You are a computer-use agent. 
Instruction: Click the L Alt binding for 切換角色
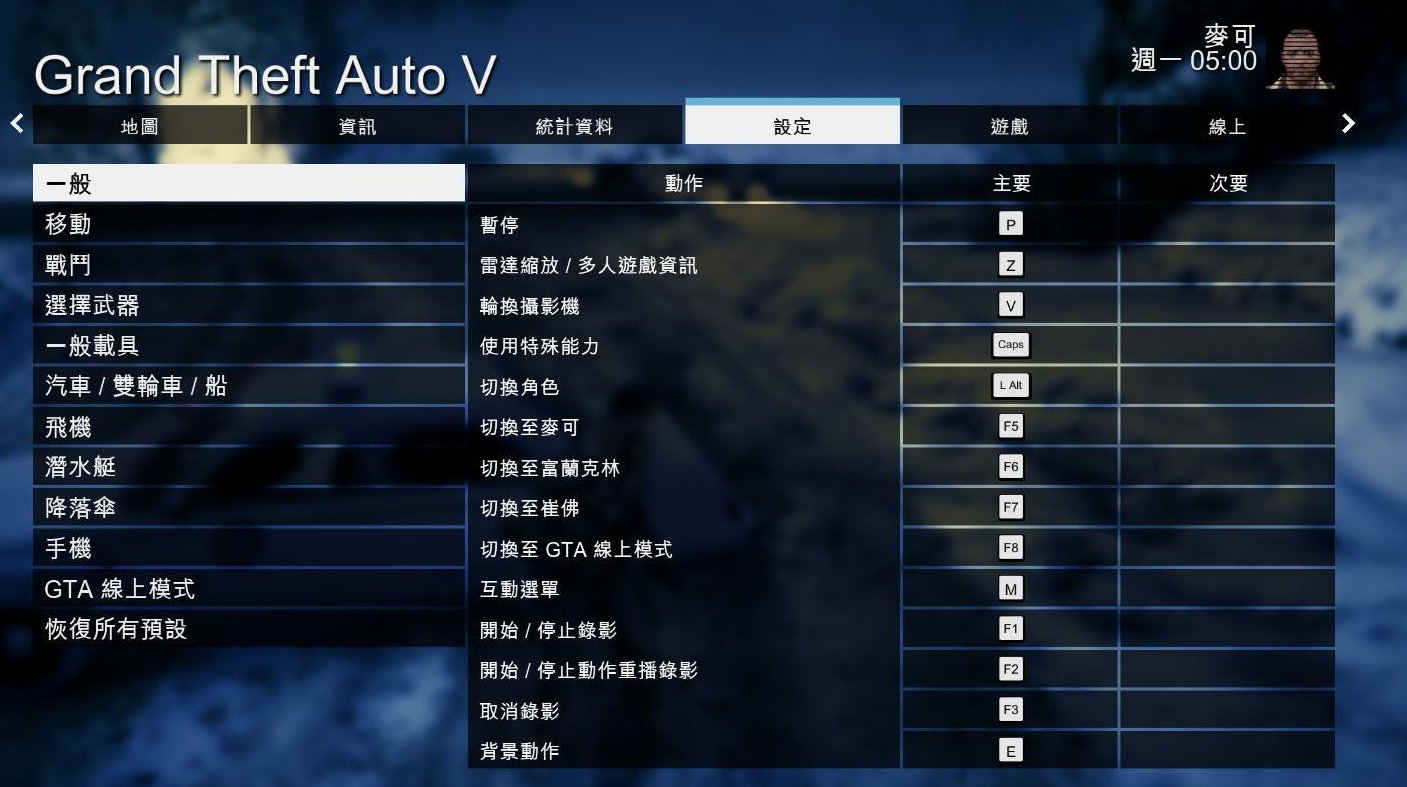(1010, 385)
